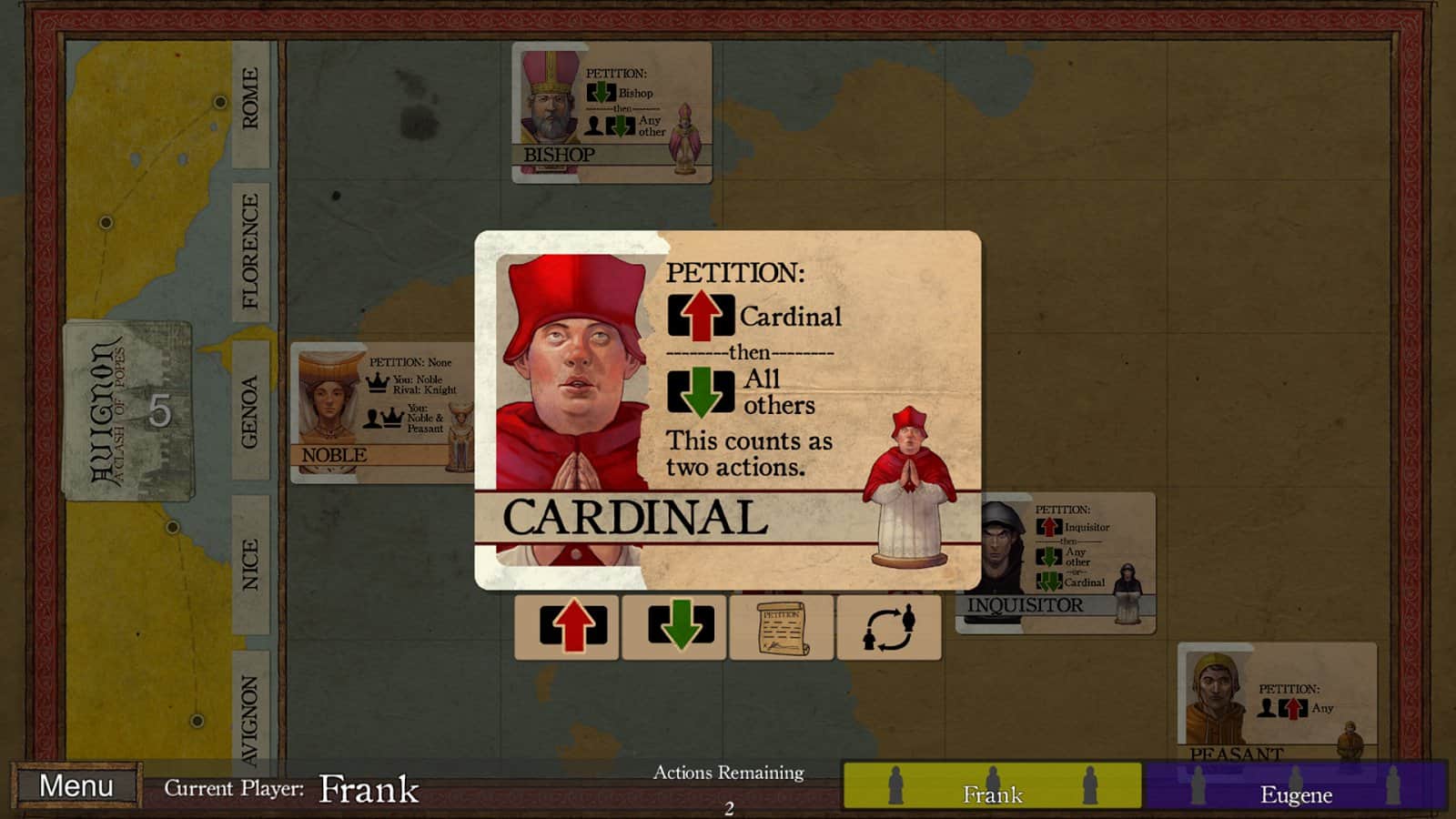Click the red up-arrow pull action
Image resolution: width=1456 pixels, height=819 pixels.
[567, 626]
